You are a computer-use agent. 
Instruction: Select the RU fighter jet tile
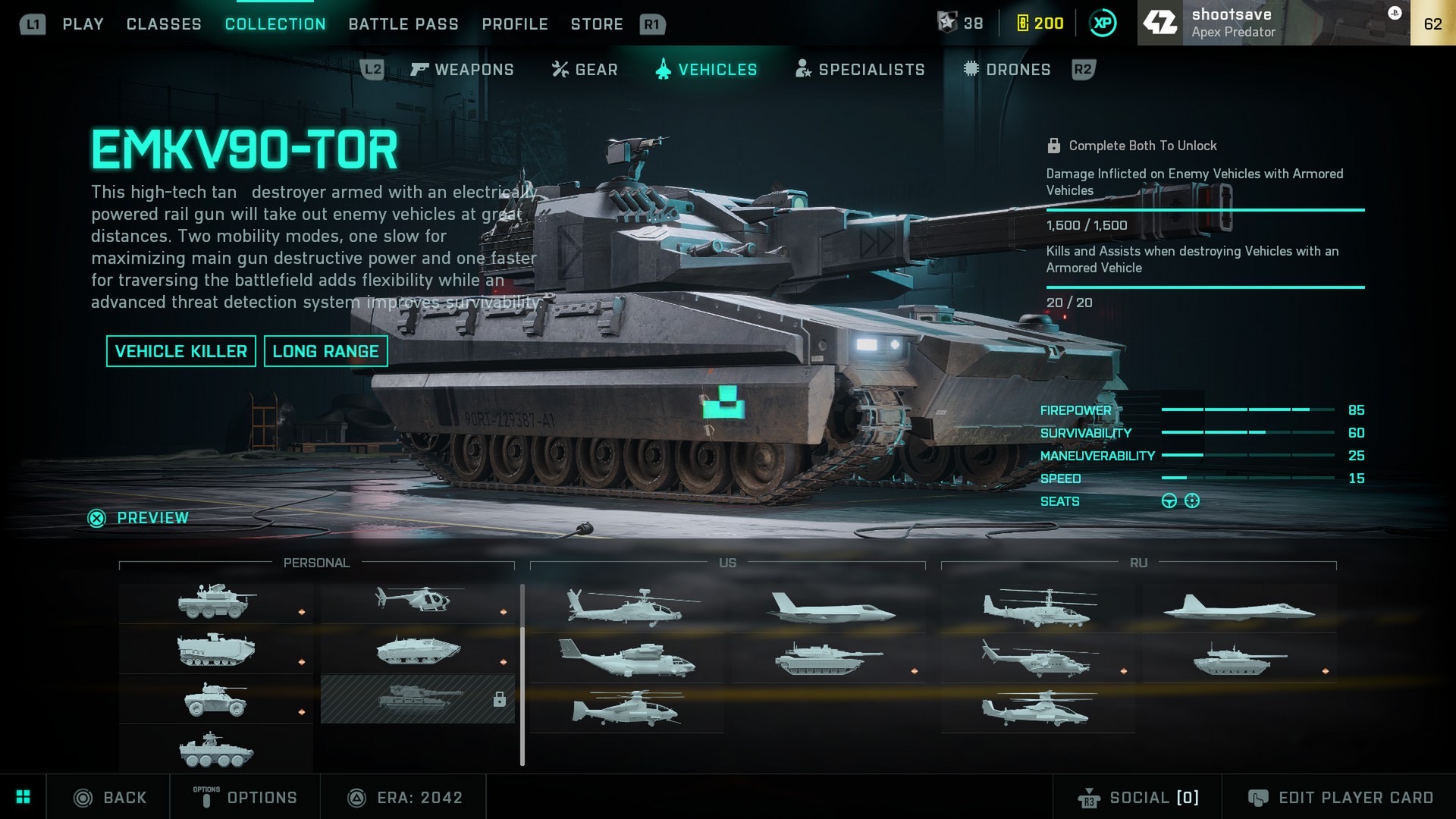tap(1239, 608)
